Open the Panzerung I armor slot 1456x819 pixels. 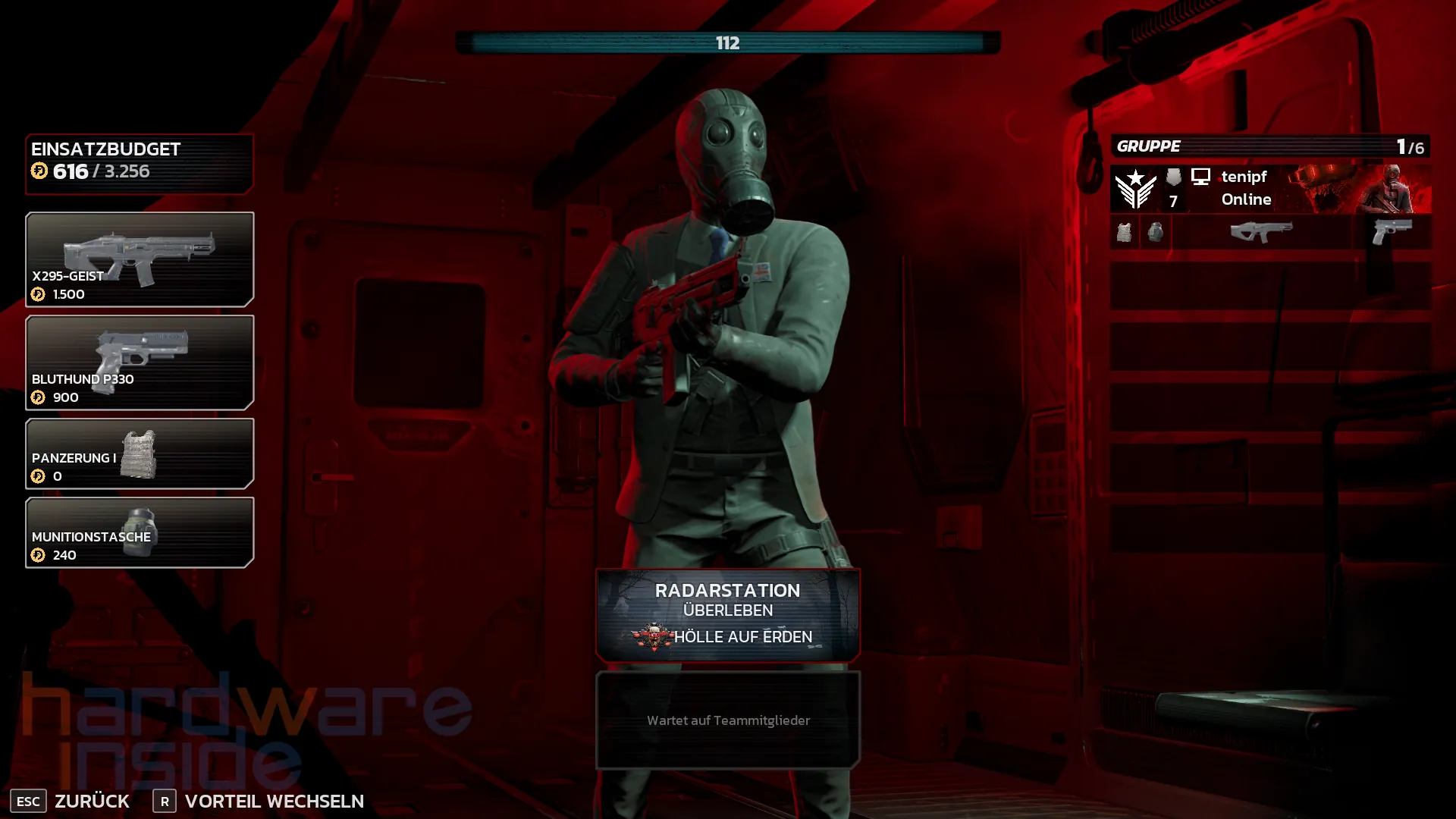[x=140, y=453]
